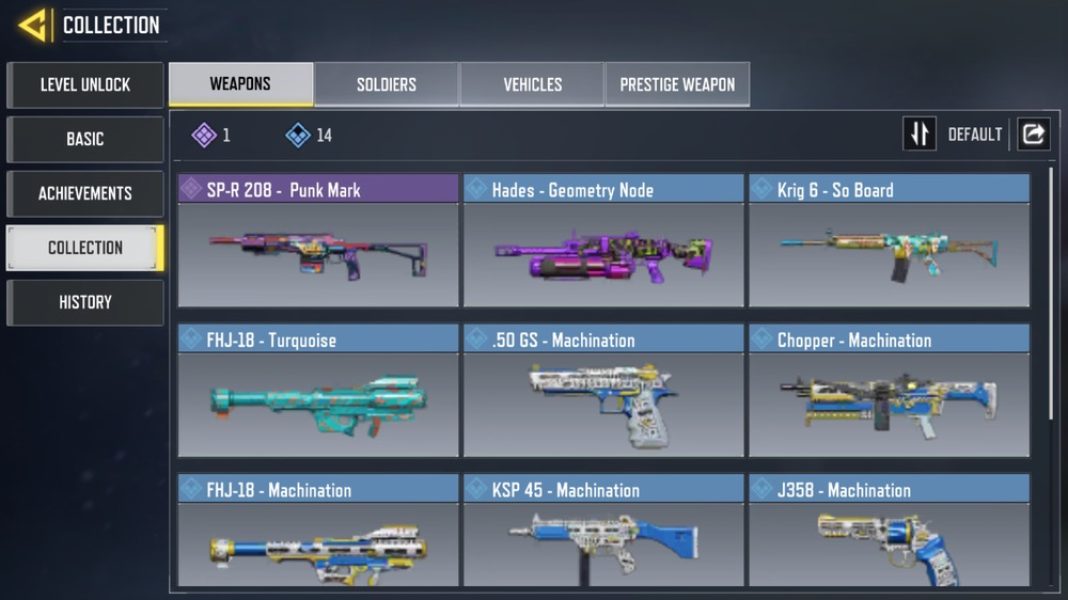The image size is (1068, 600).
Task: Toggle the Default sort order button
Action: tap(920, 134)
